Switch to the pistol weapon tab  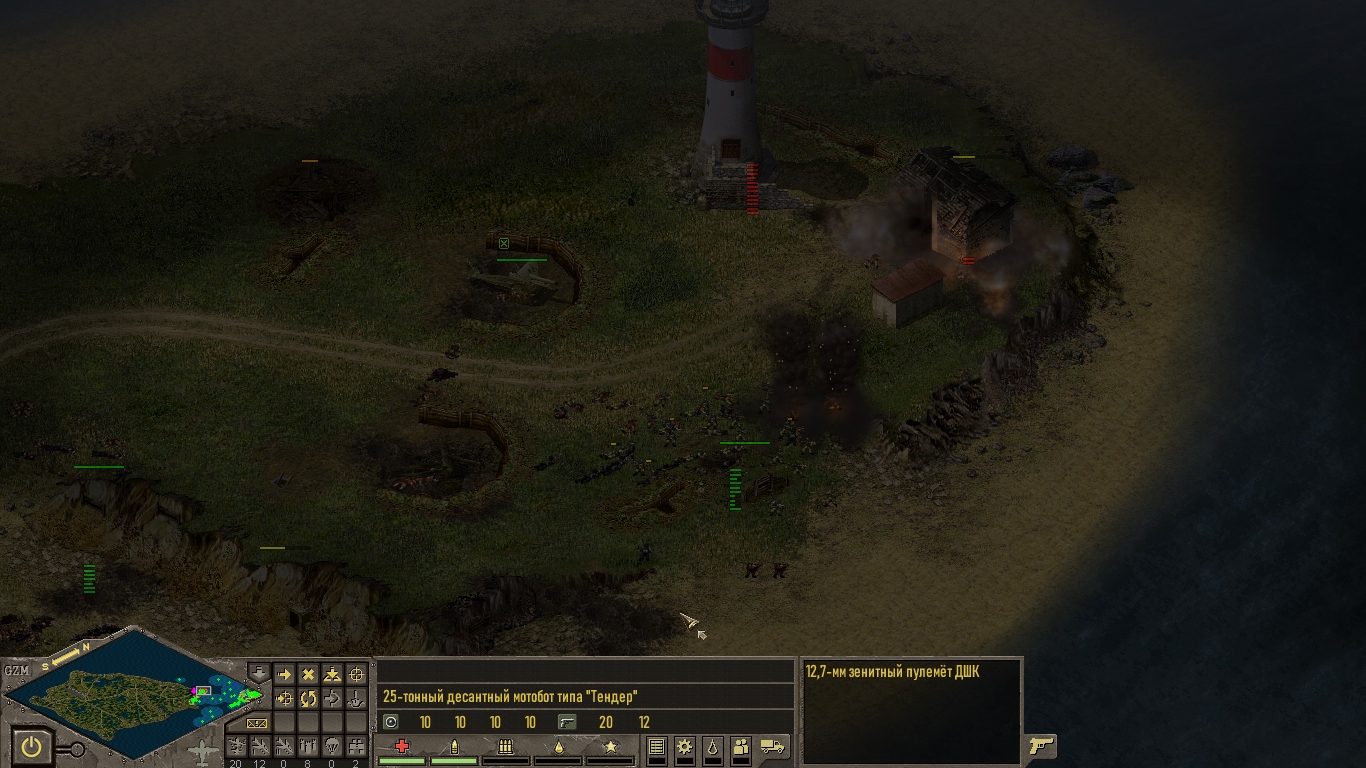click(1041, 746)
